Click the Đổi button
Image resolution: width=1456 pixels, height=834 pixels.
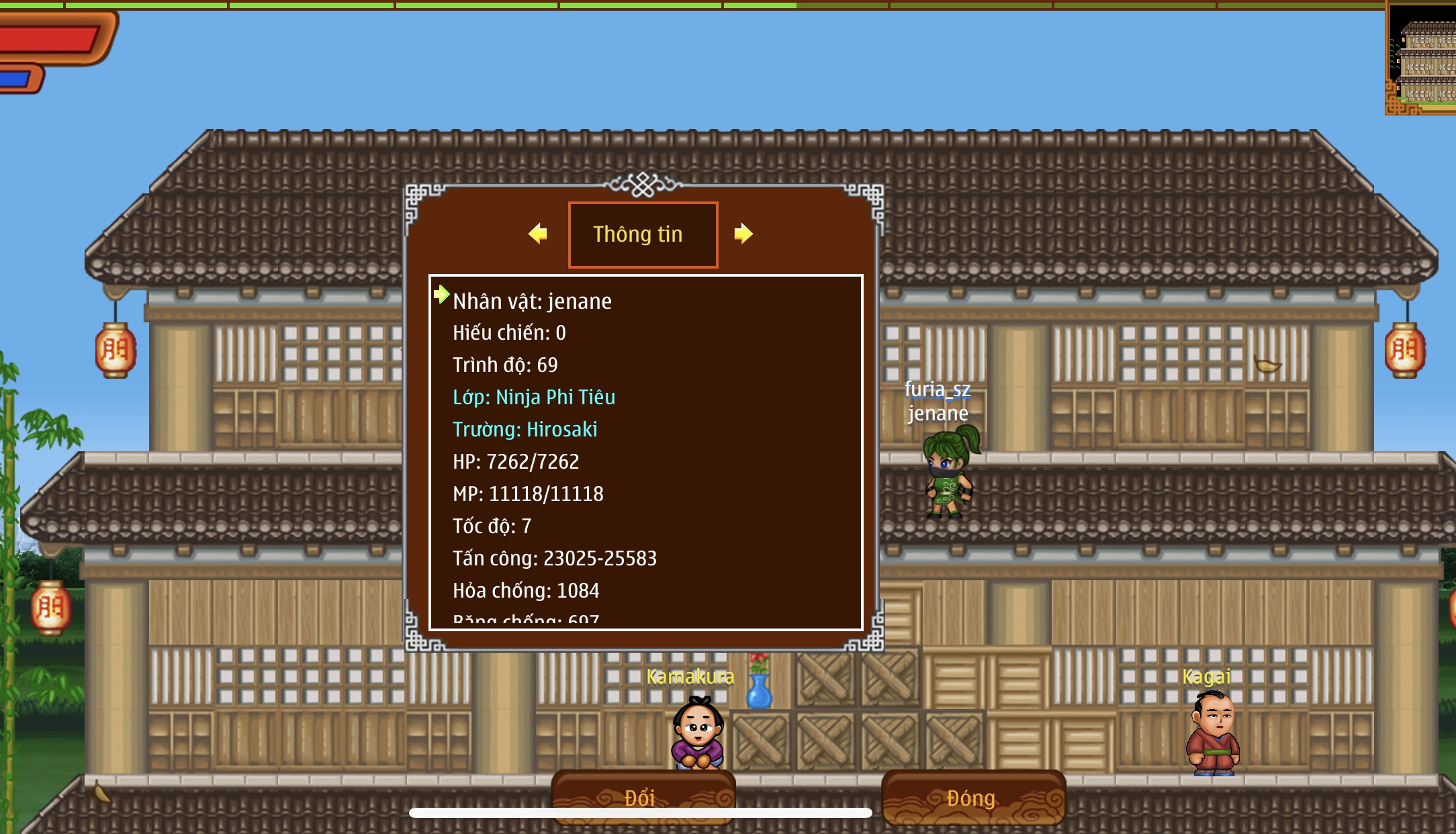click(641, 796)
